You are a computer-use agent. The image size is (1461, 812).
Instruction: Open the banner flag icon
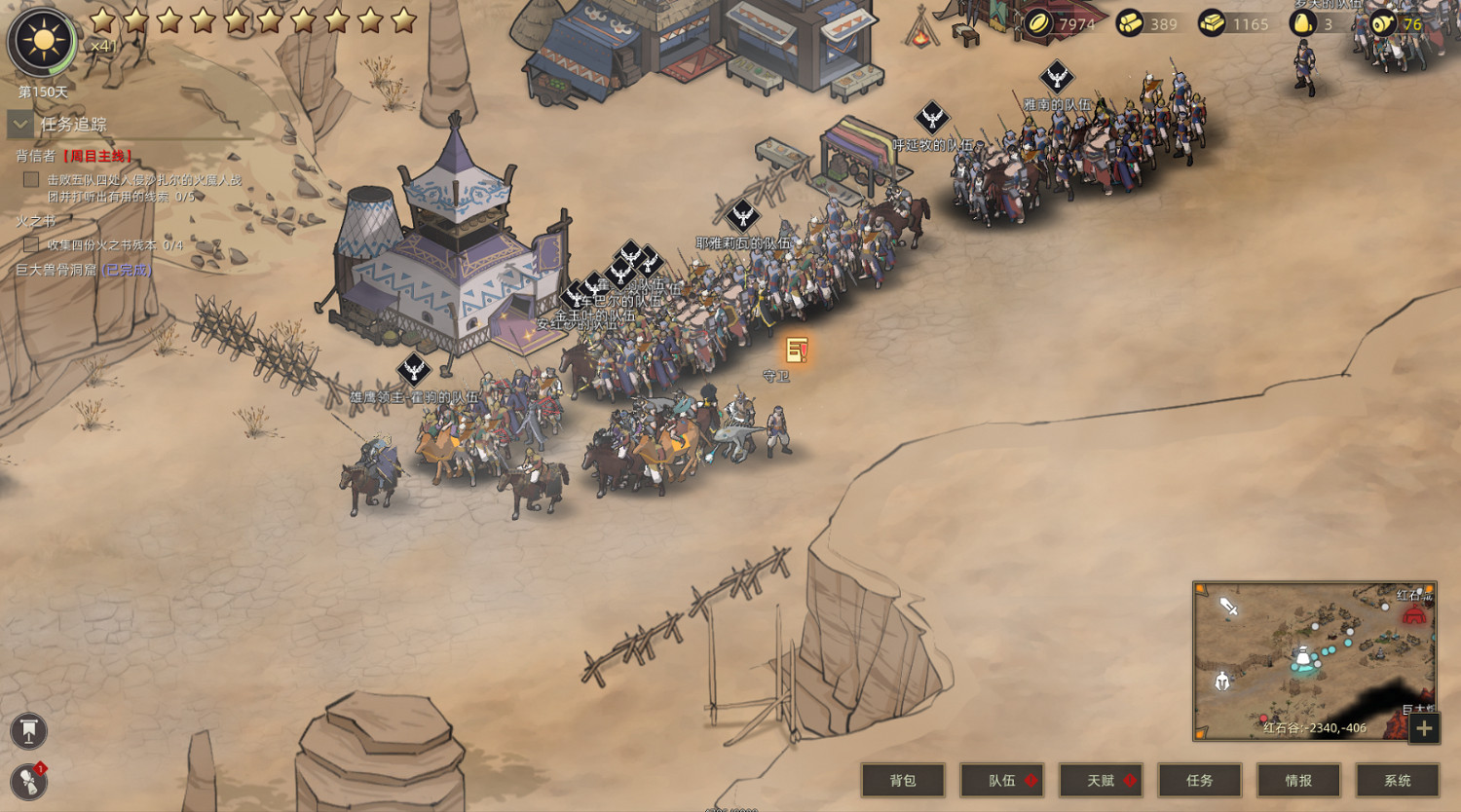tap(29, 731)
